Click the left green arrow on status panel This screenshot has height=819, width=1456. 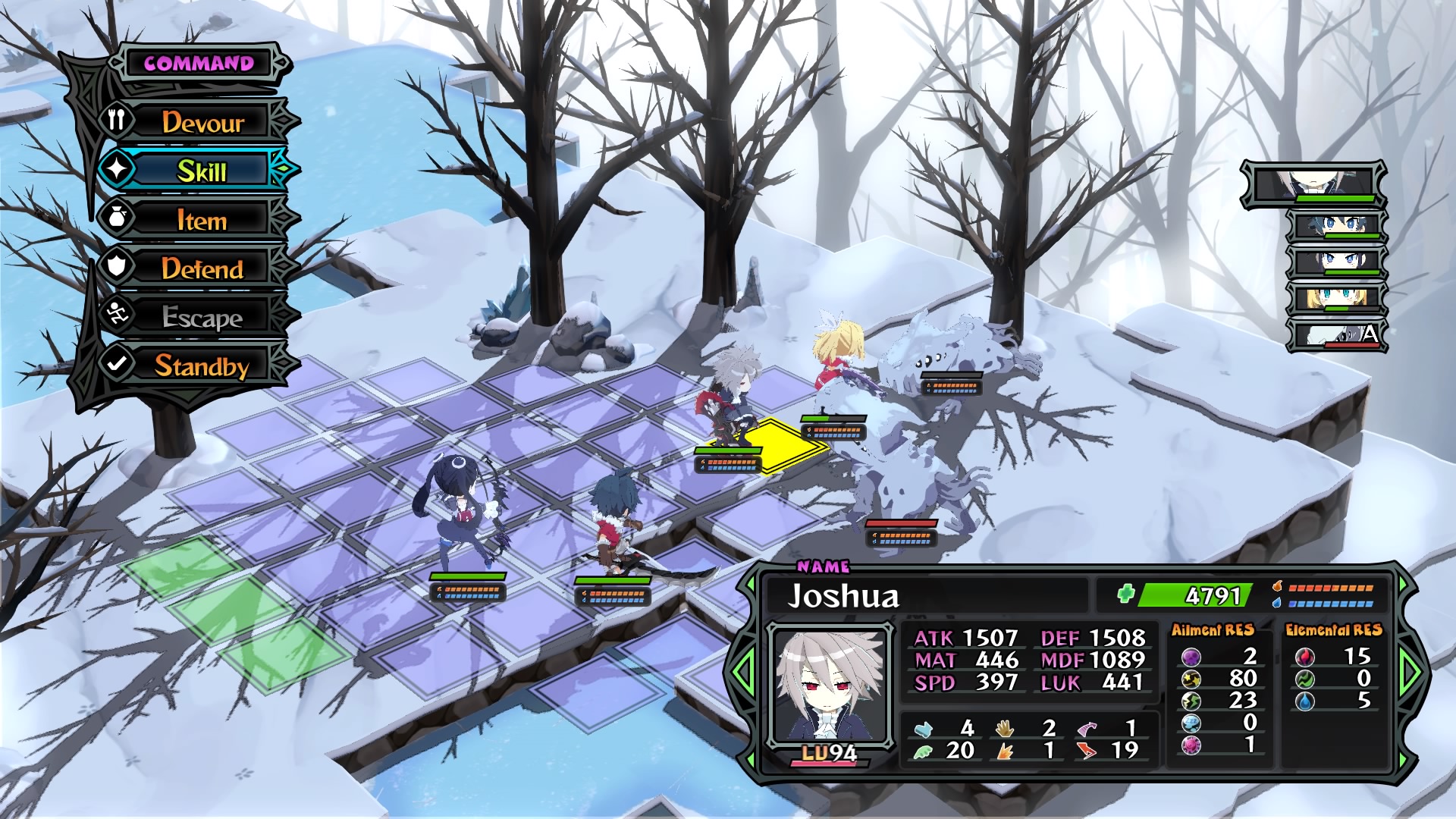[743, 670]
